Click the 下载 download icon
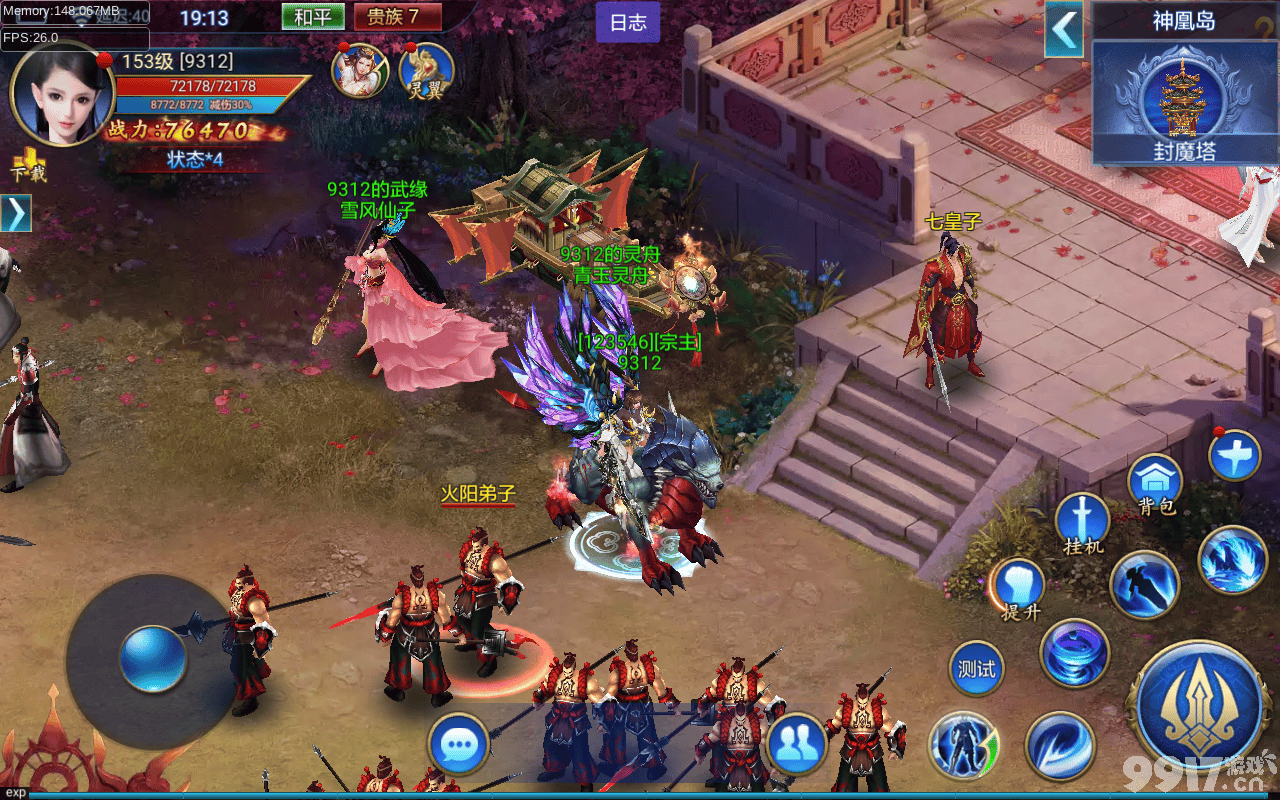Screen dimensions: 1280x800 [x=28, y=165]
